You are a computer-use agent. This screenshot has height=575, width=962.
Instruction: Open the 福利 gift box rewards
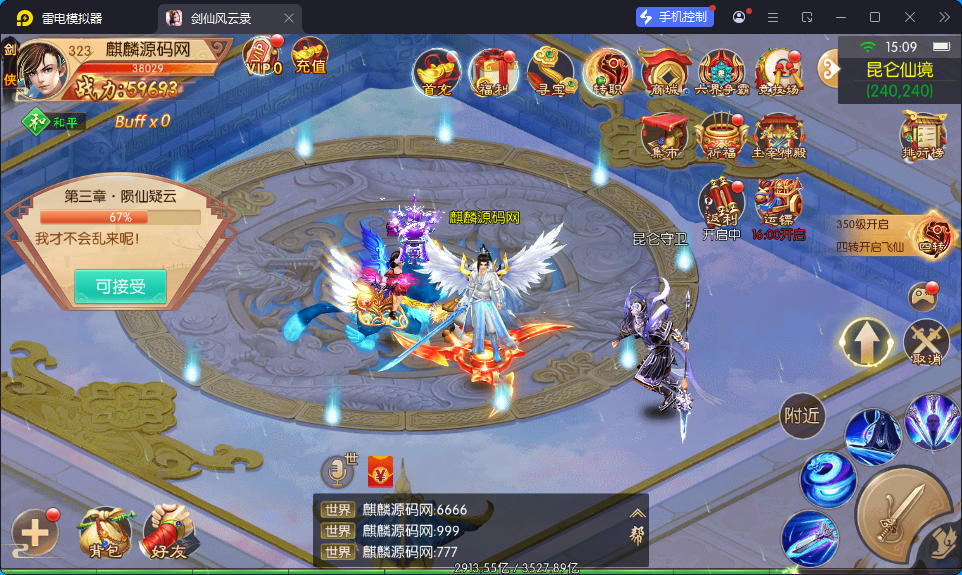coord(493,72)
